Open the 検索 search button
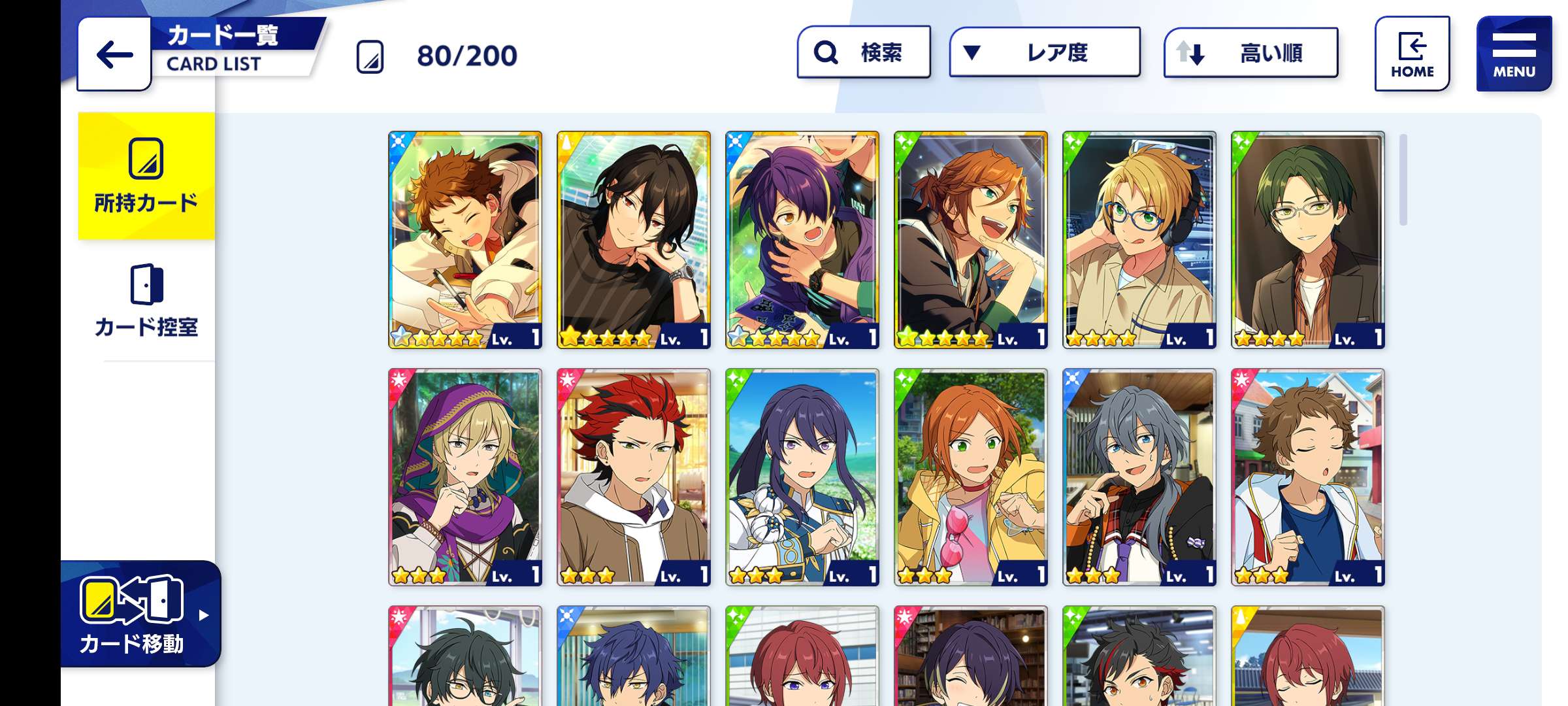Image resolution: width=1568 pixels, height=706 pixels. coord(864,52)
